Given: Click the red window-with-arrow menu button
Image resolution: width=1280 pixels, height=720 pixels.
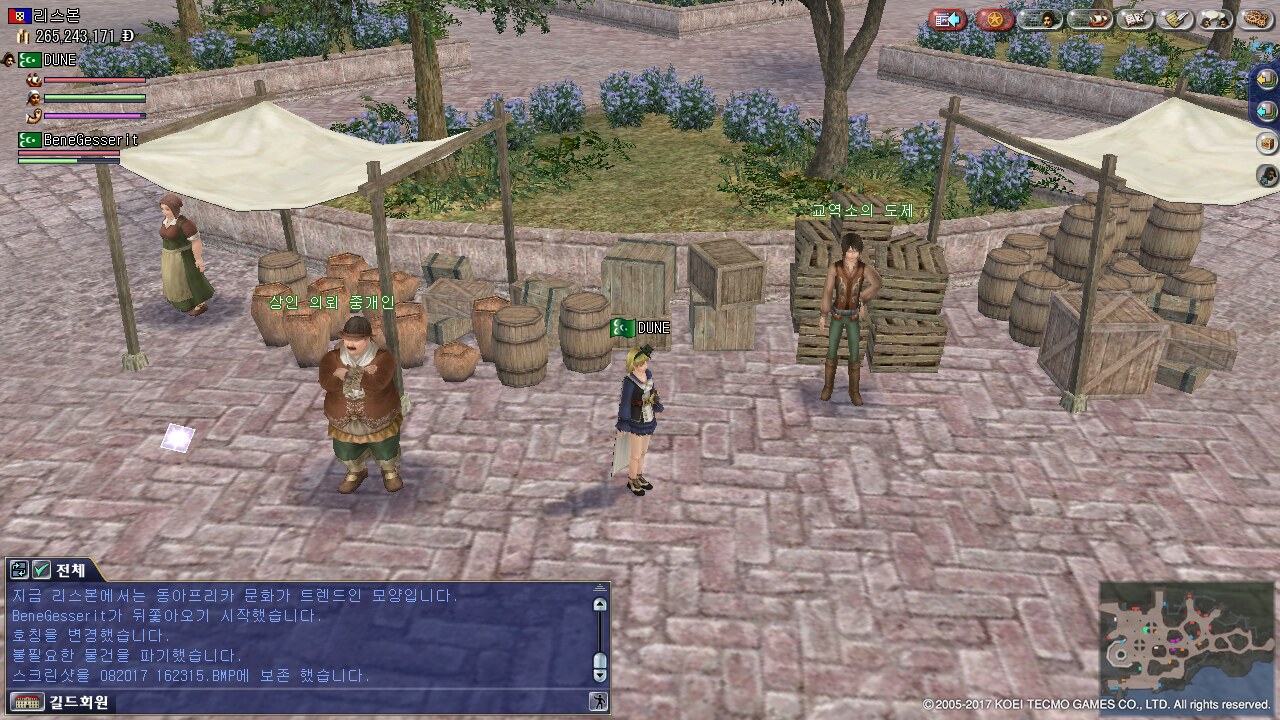Looking at the screenshot, I should click(x=946, y=19).
